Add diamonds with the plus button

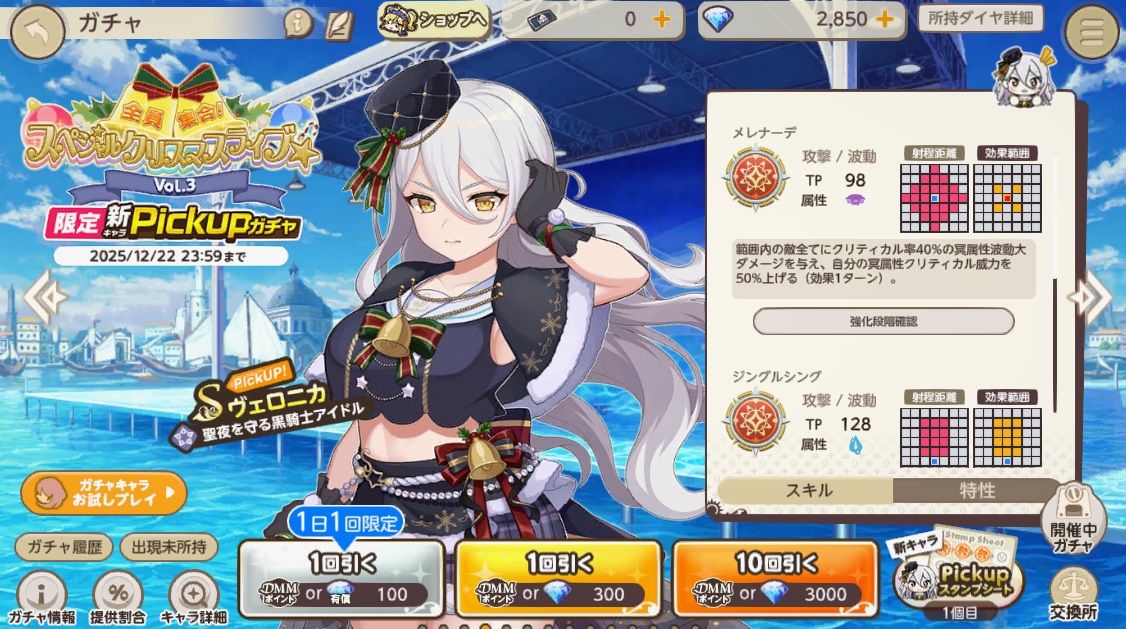tap(884, 20)
